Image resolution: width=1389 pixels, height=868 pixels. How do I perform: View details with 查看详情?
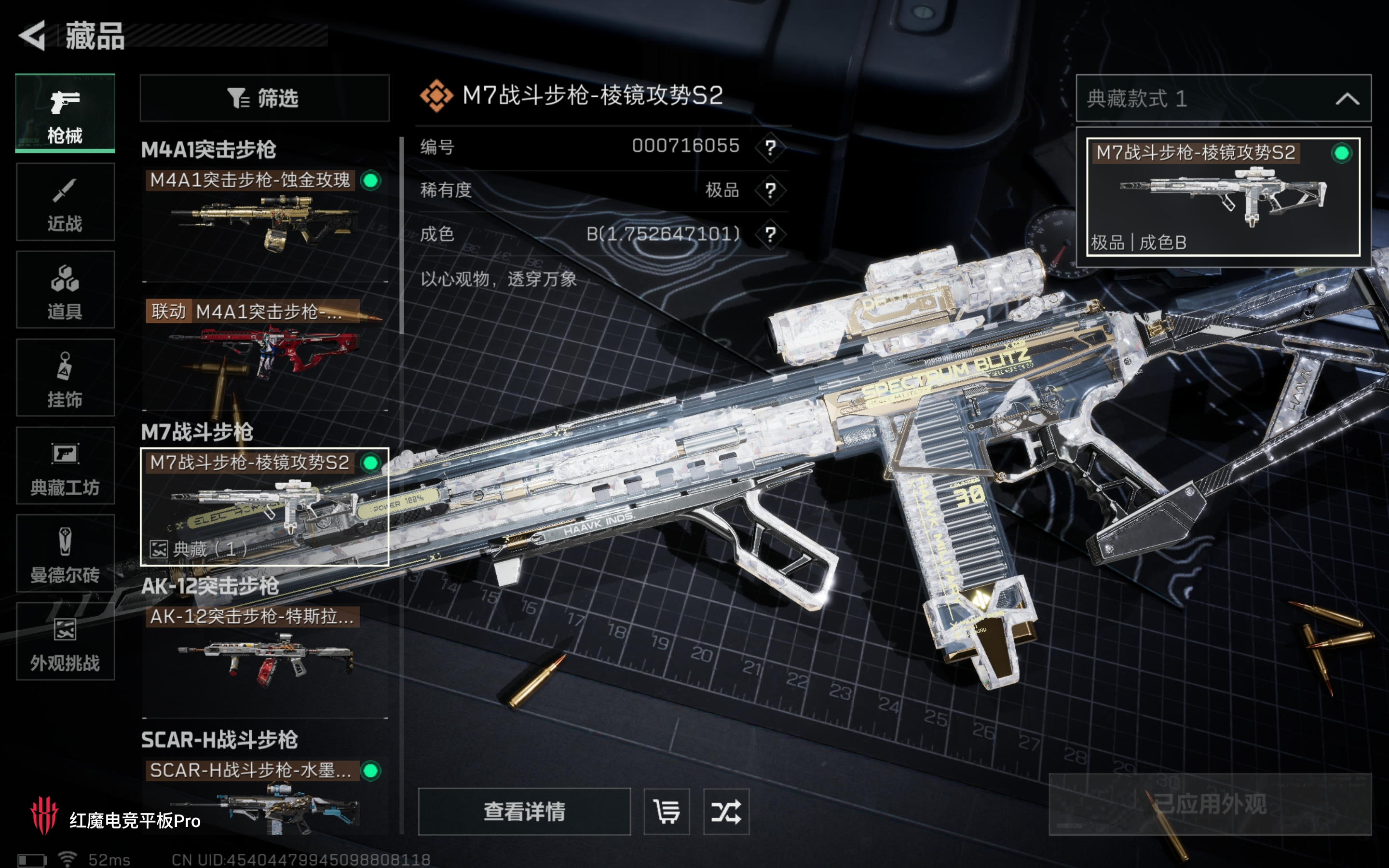pyautogui.click(x=524, y=812)
